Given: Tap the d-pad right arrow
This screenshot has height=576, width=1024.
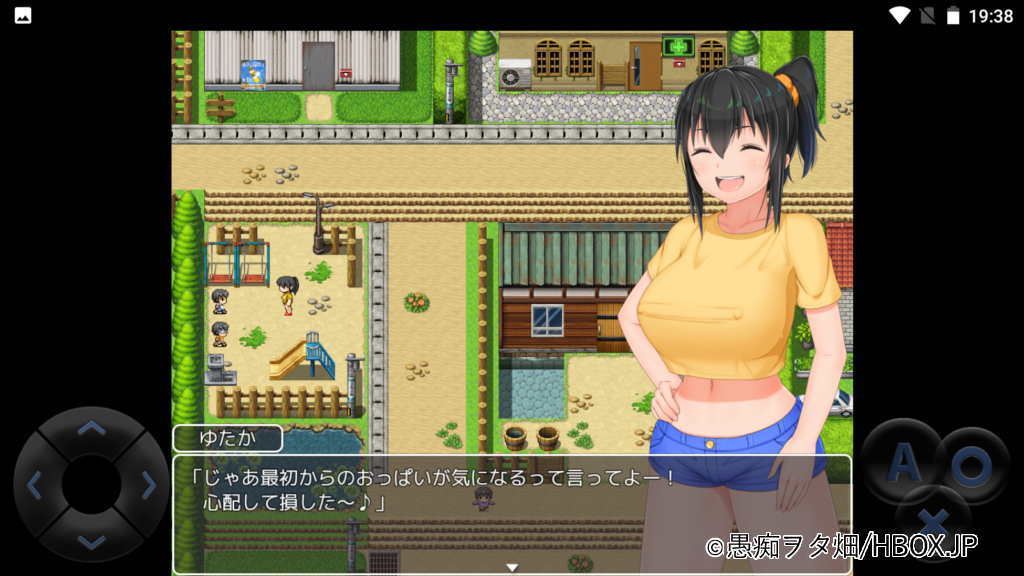Looking at the screenshot, I should tap(148, 485).
